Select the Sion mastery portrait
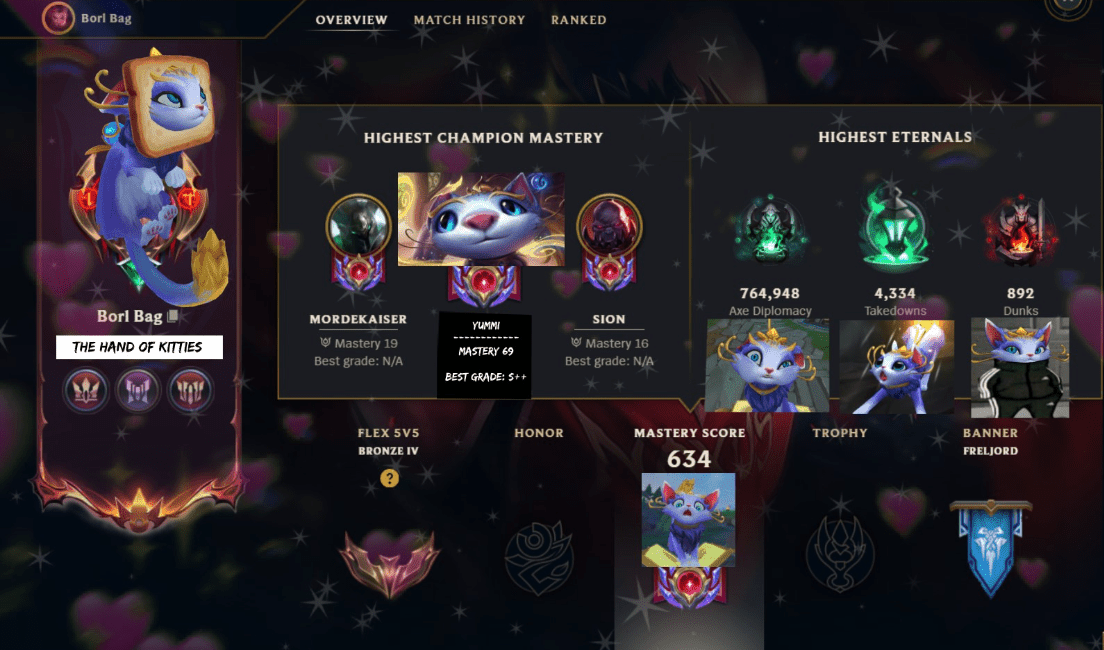This screenshot has height=650, width=1104. (608, 226)
